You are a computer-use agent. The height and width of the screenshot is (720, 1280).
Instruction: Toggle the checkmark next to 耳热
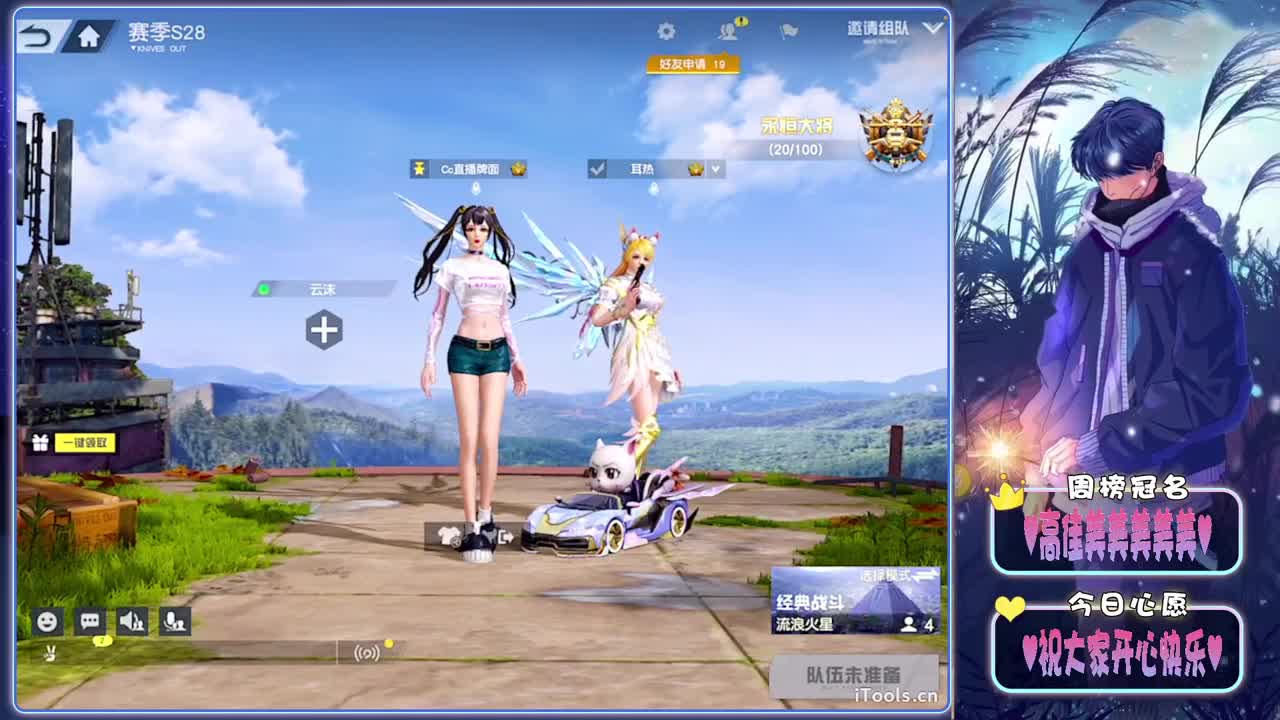[x=599, y=168]
